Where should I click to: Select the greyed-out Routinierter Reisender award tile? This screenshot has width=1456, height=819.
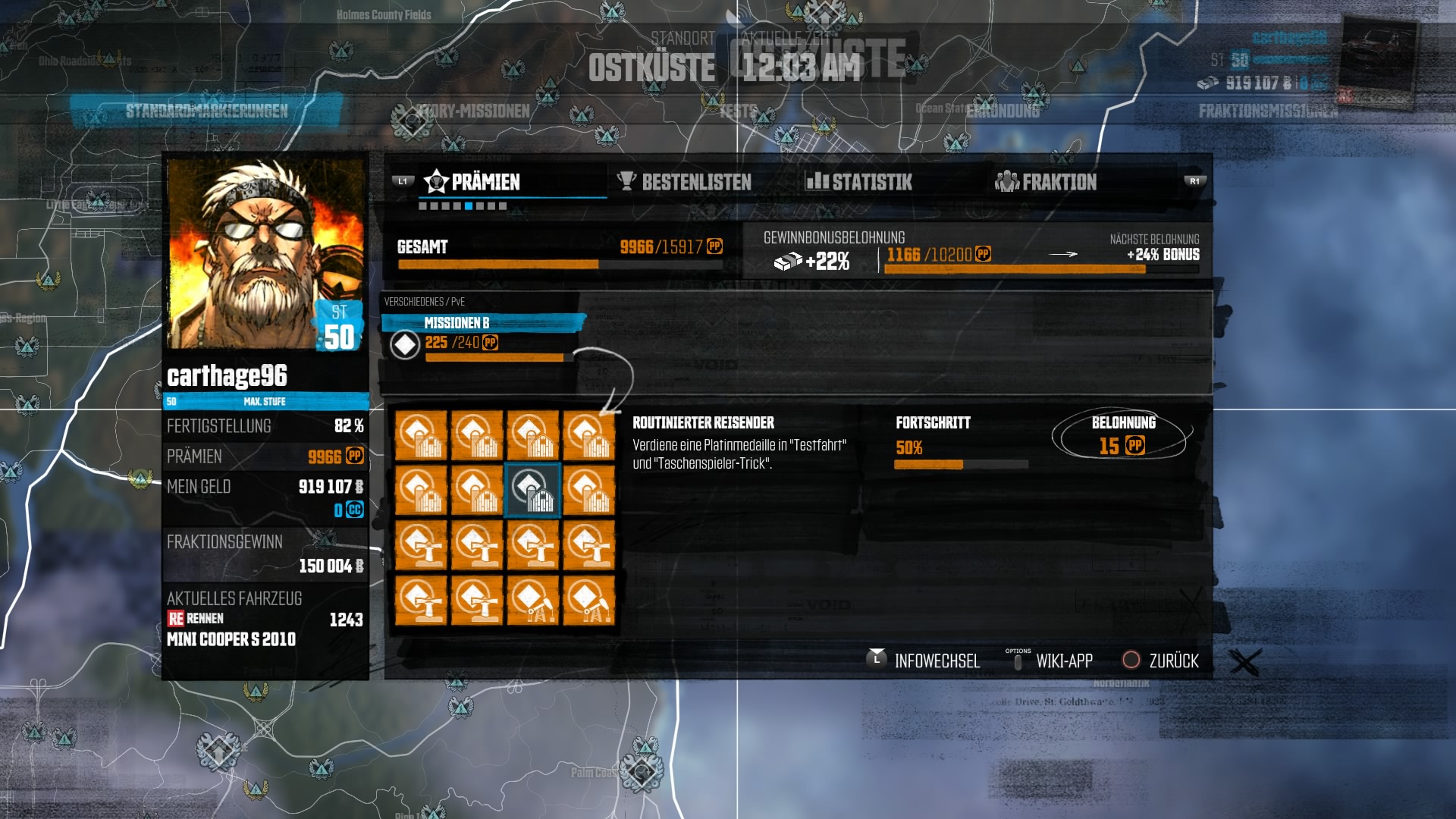pyautogui.click(x=532, y=491)
